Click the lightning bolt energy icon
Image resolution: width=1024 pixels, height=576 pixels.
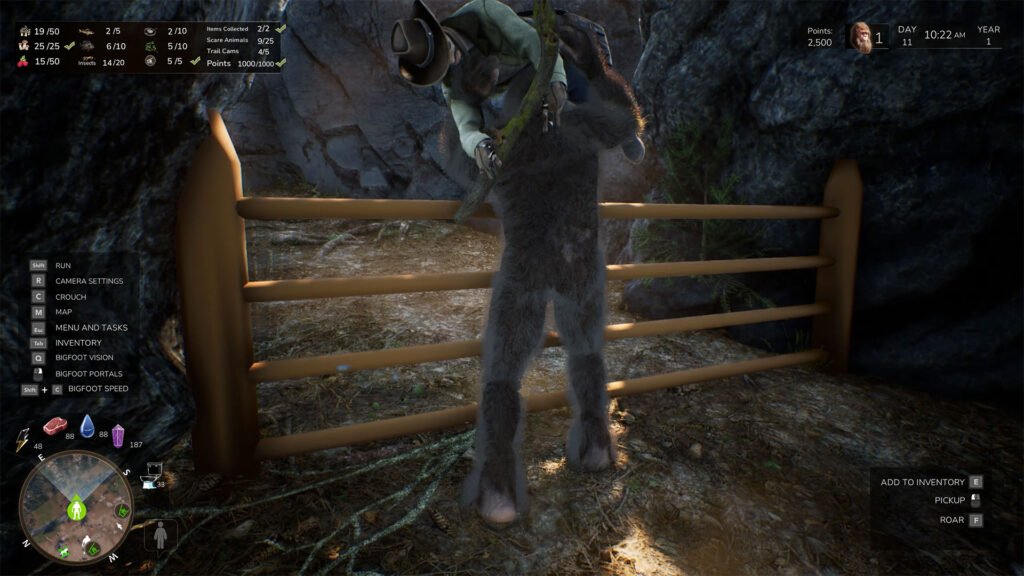coord(23,438)
